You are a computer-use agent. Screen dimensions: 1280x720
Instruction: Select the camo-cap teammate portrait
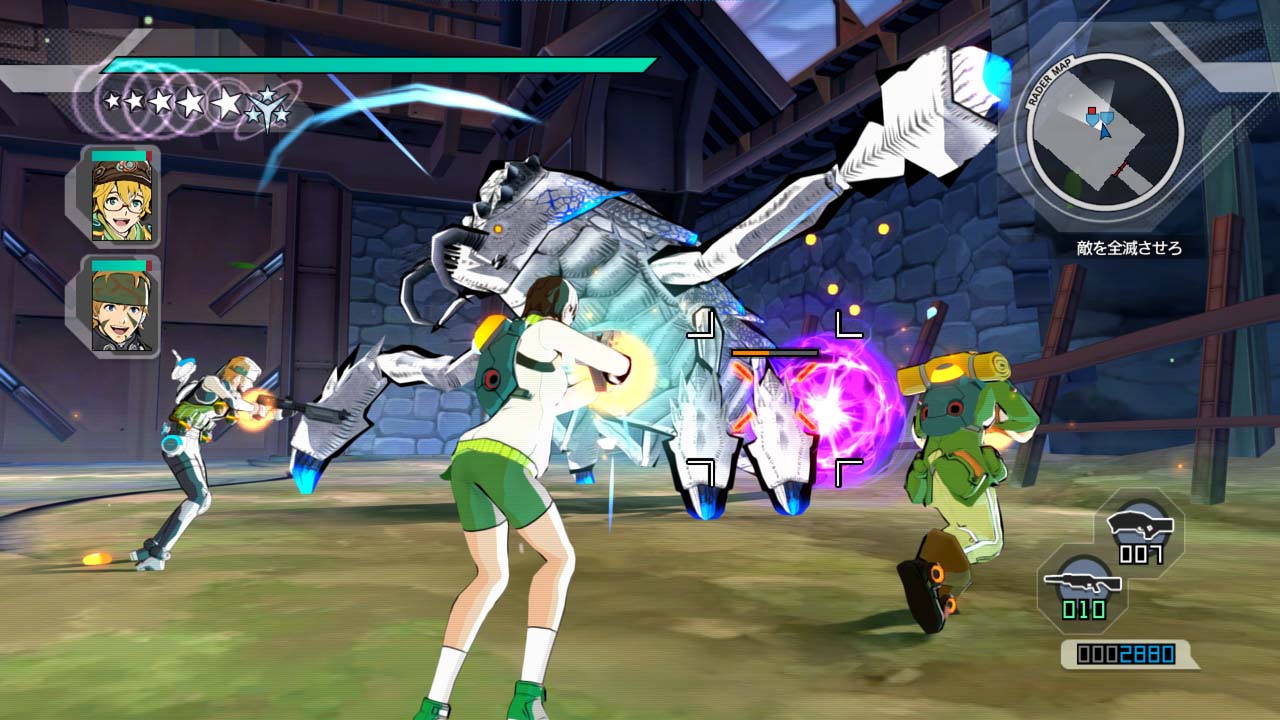click(121, 308)
